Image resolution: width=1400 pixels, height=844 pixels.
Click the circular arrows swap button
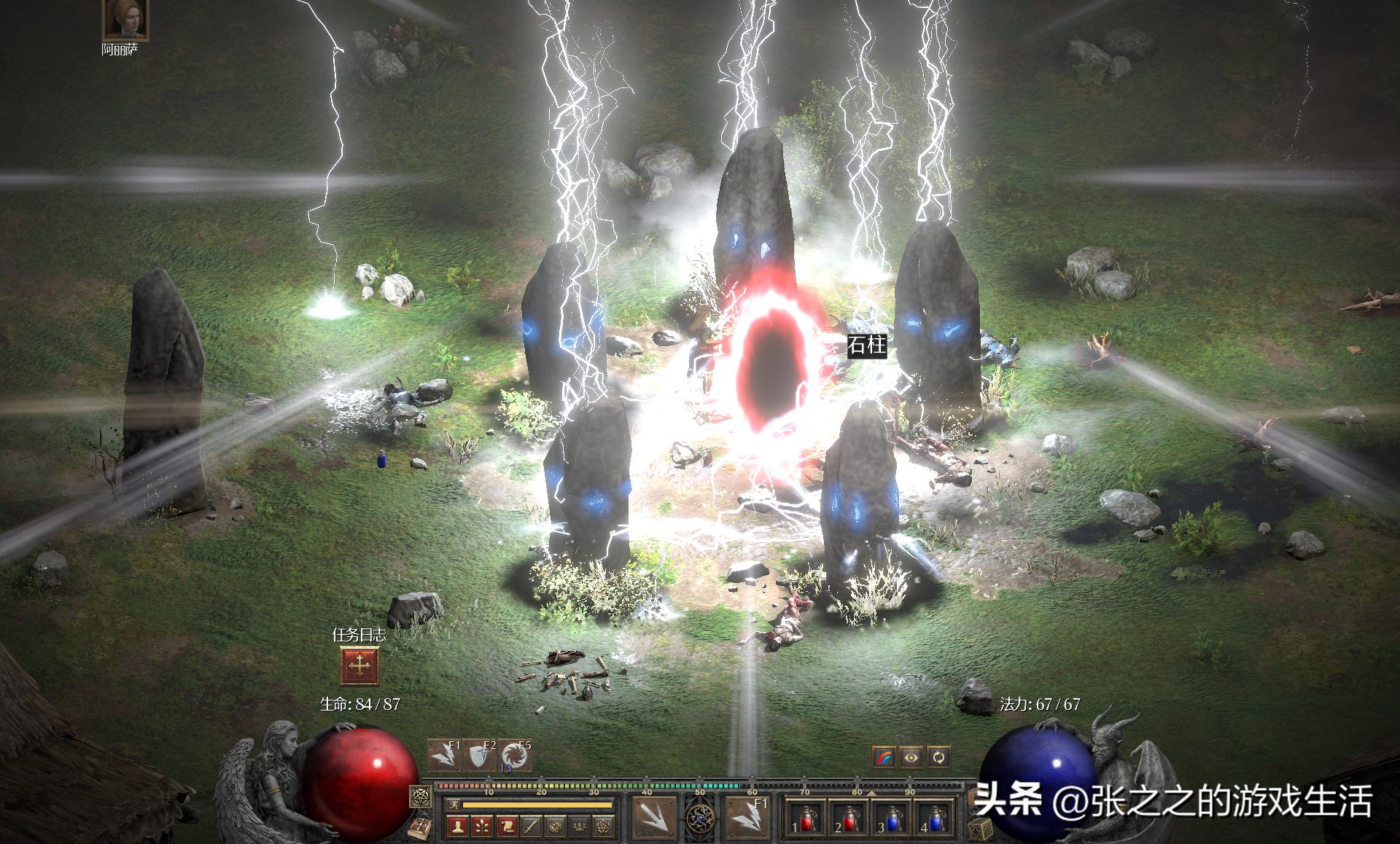click(x=938, y=757)
